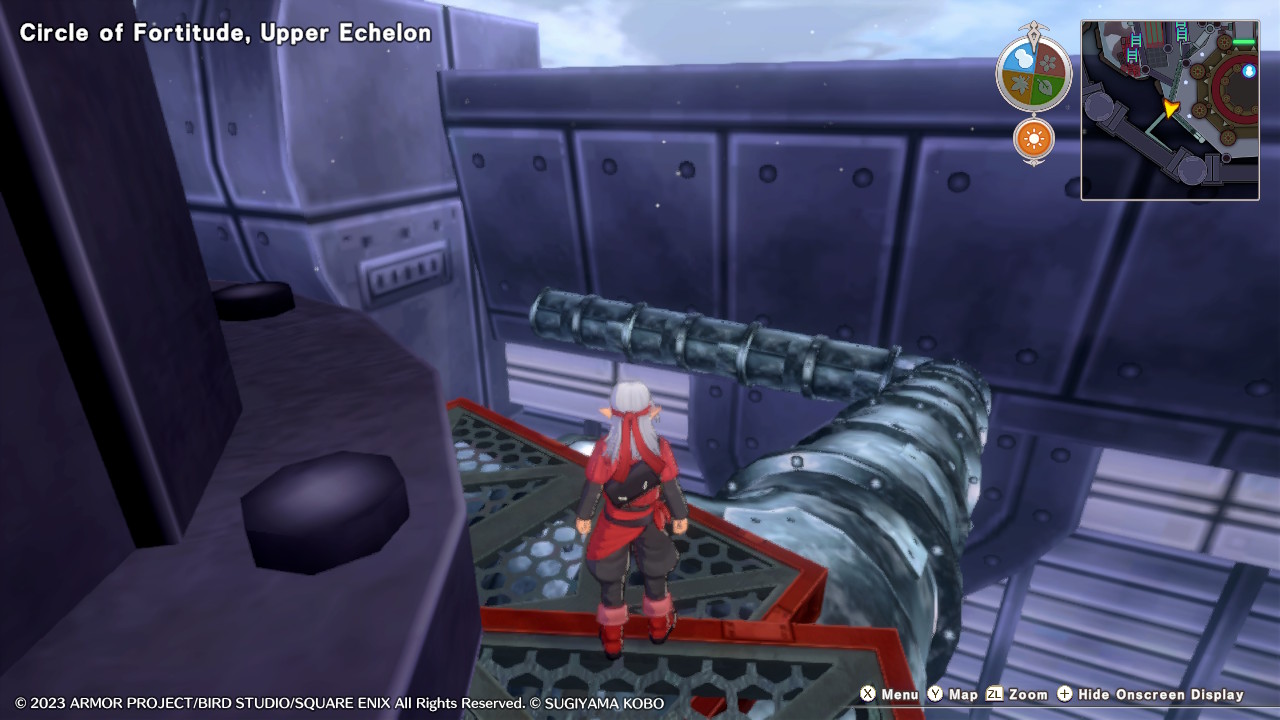
Task: Toggle the plus button display prompt
Action: point(1064,694)
